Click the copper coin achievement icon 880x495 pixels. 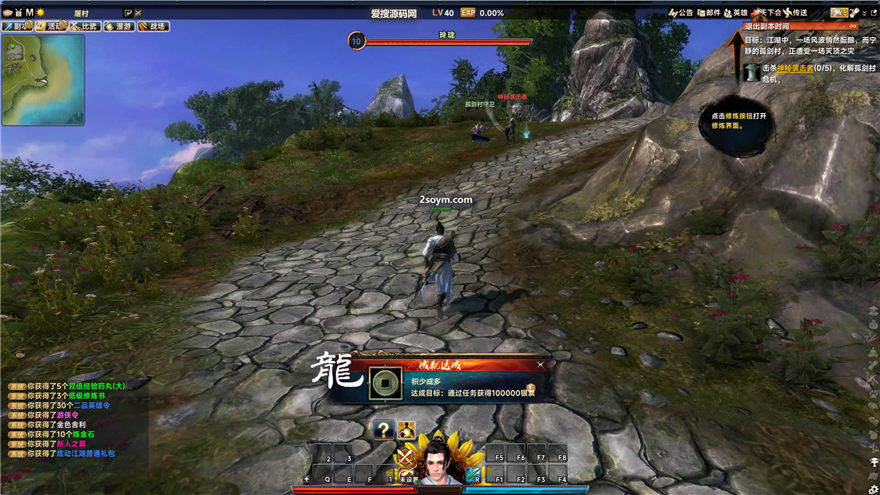pyautogui.click(x=380, y=384)
